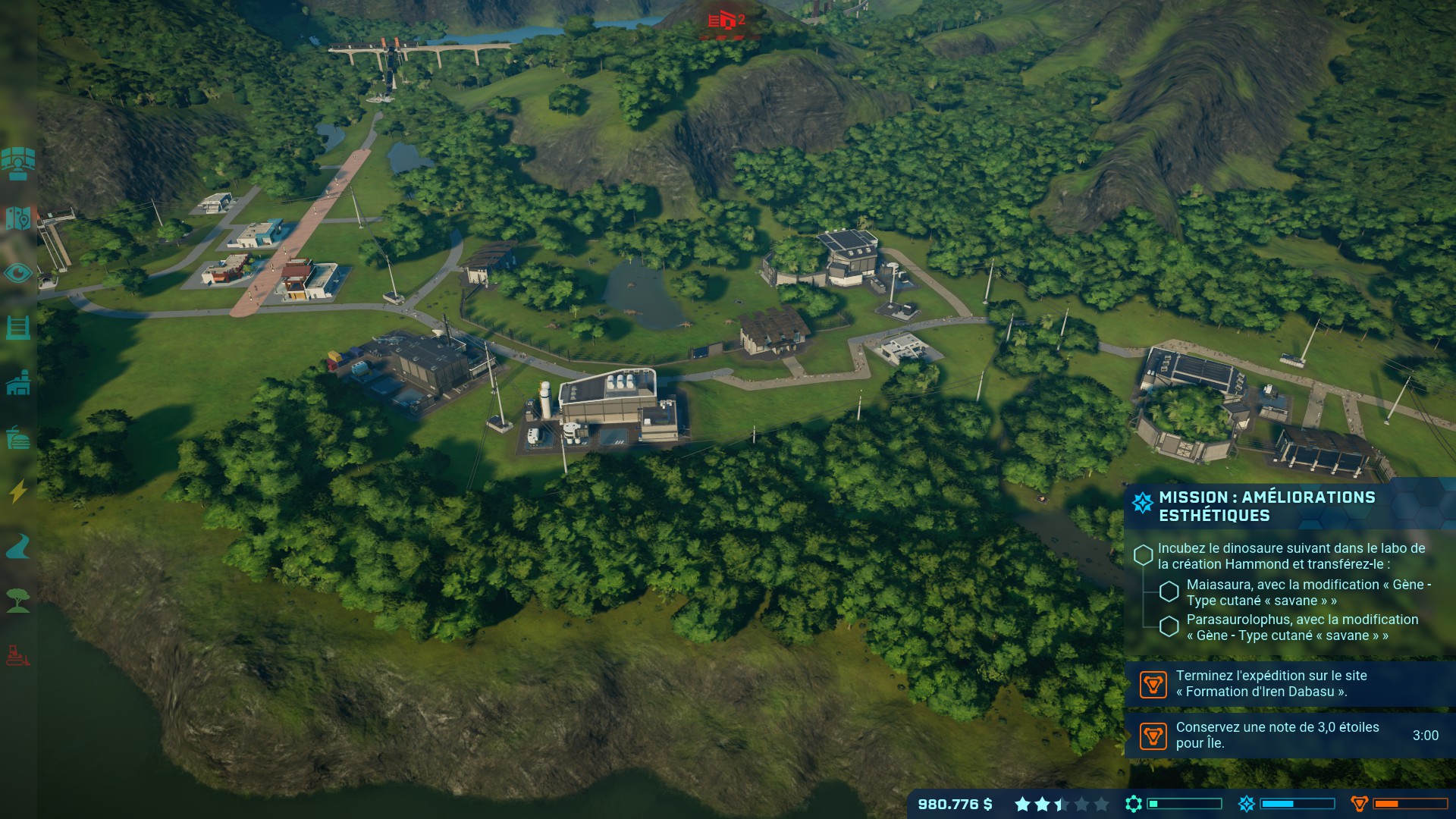Select the winding path tool
1456x819 pixels.
(x=17, y=546)
